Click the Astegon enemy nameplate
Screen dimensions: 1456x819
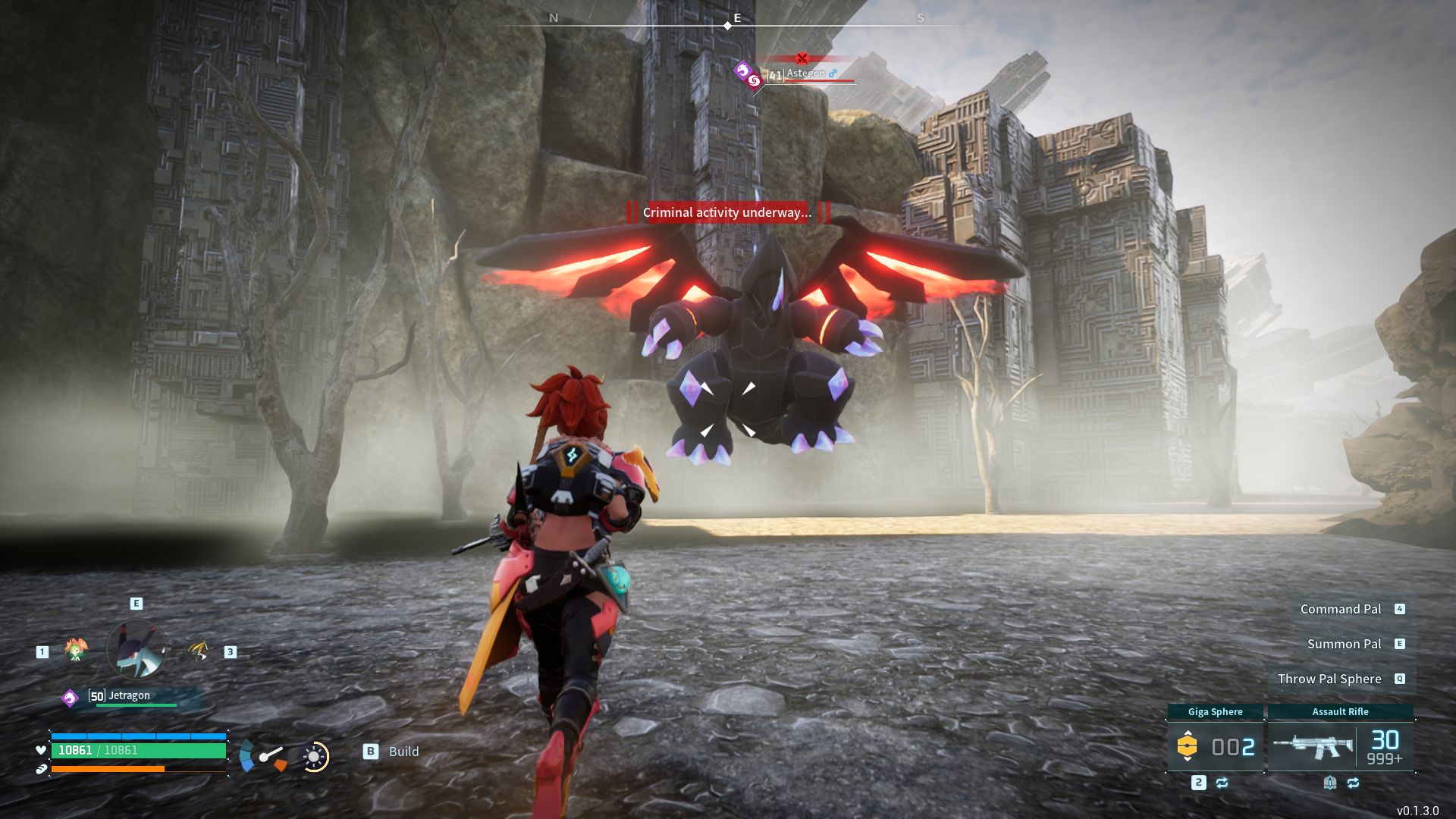point(805,74)
